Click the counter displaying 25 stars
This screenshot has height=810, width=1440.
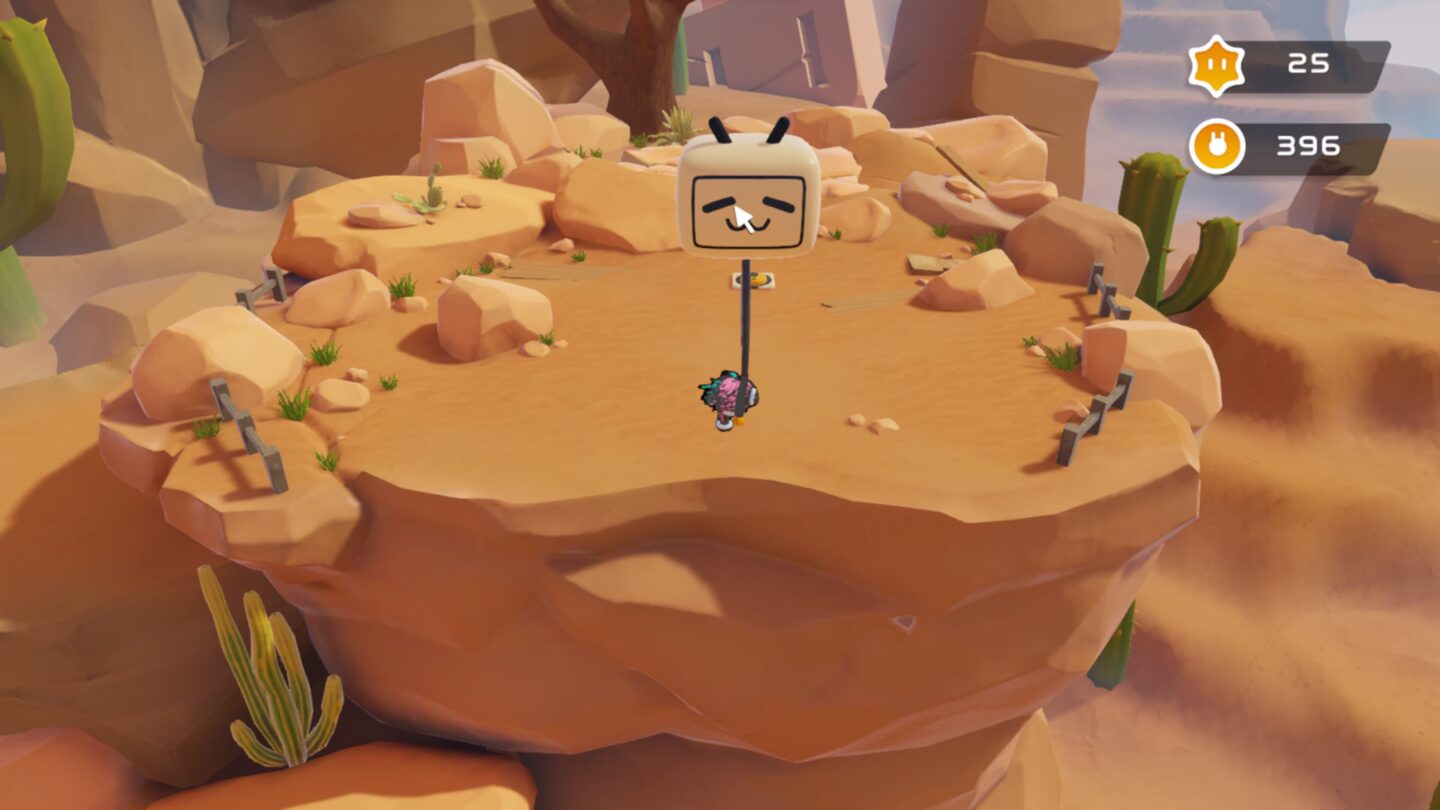click(x=1307, y=65)
